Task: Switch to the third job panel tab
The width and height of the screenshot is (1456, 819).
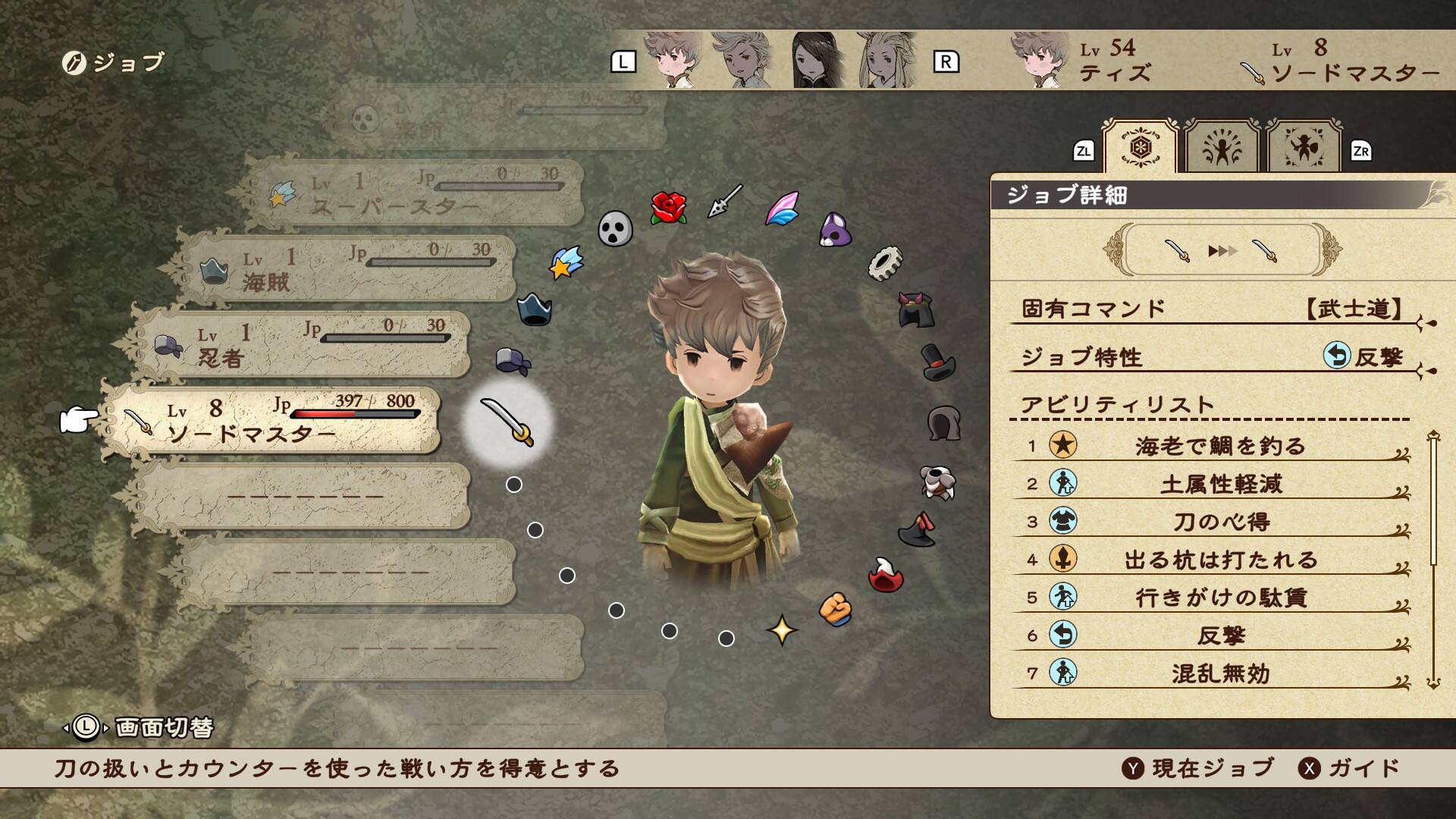Action: (1304, 149)
